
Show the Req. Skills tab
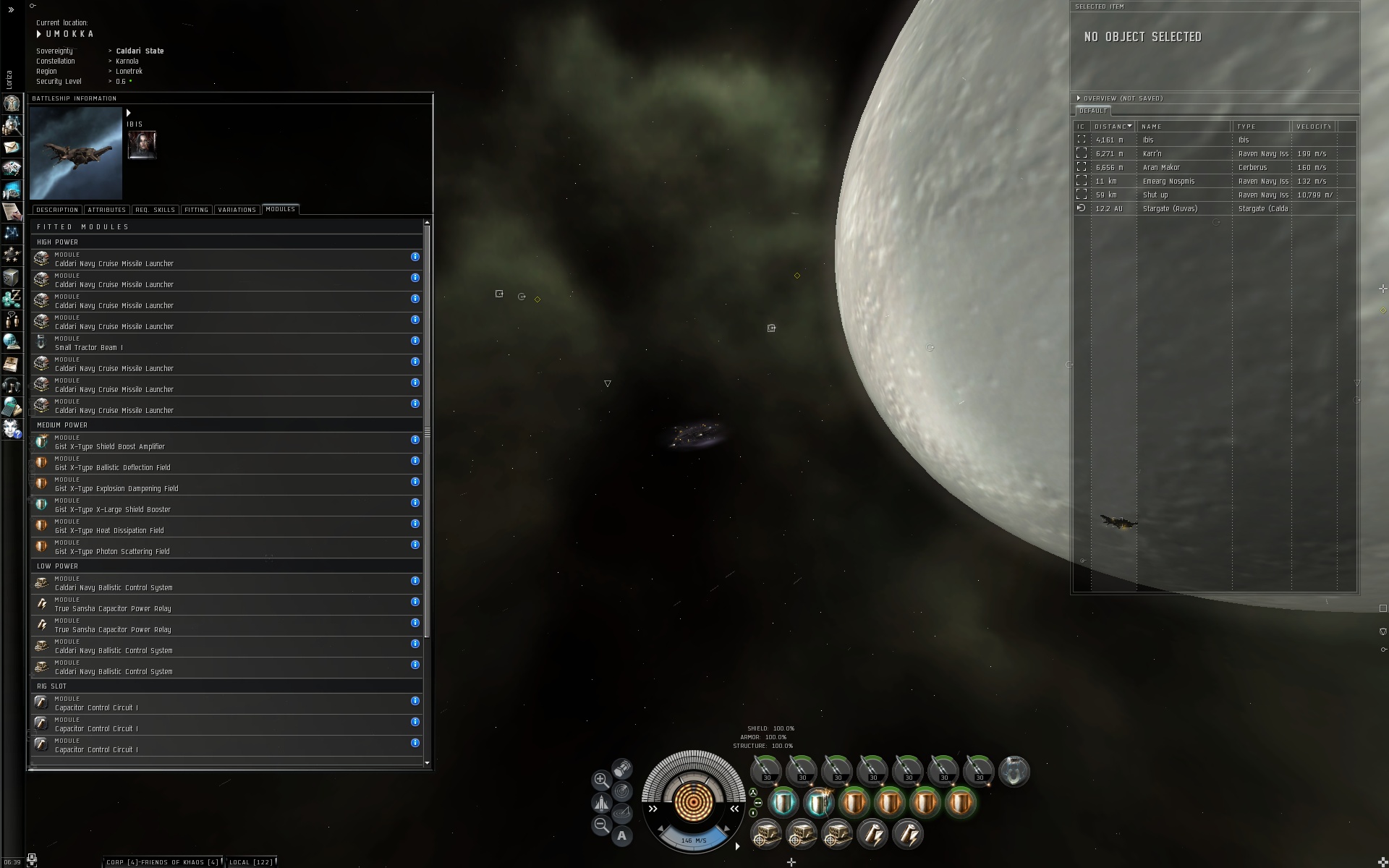tap(155, 210)
